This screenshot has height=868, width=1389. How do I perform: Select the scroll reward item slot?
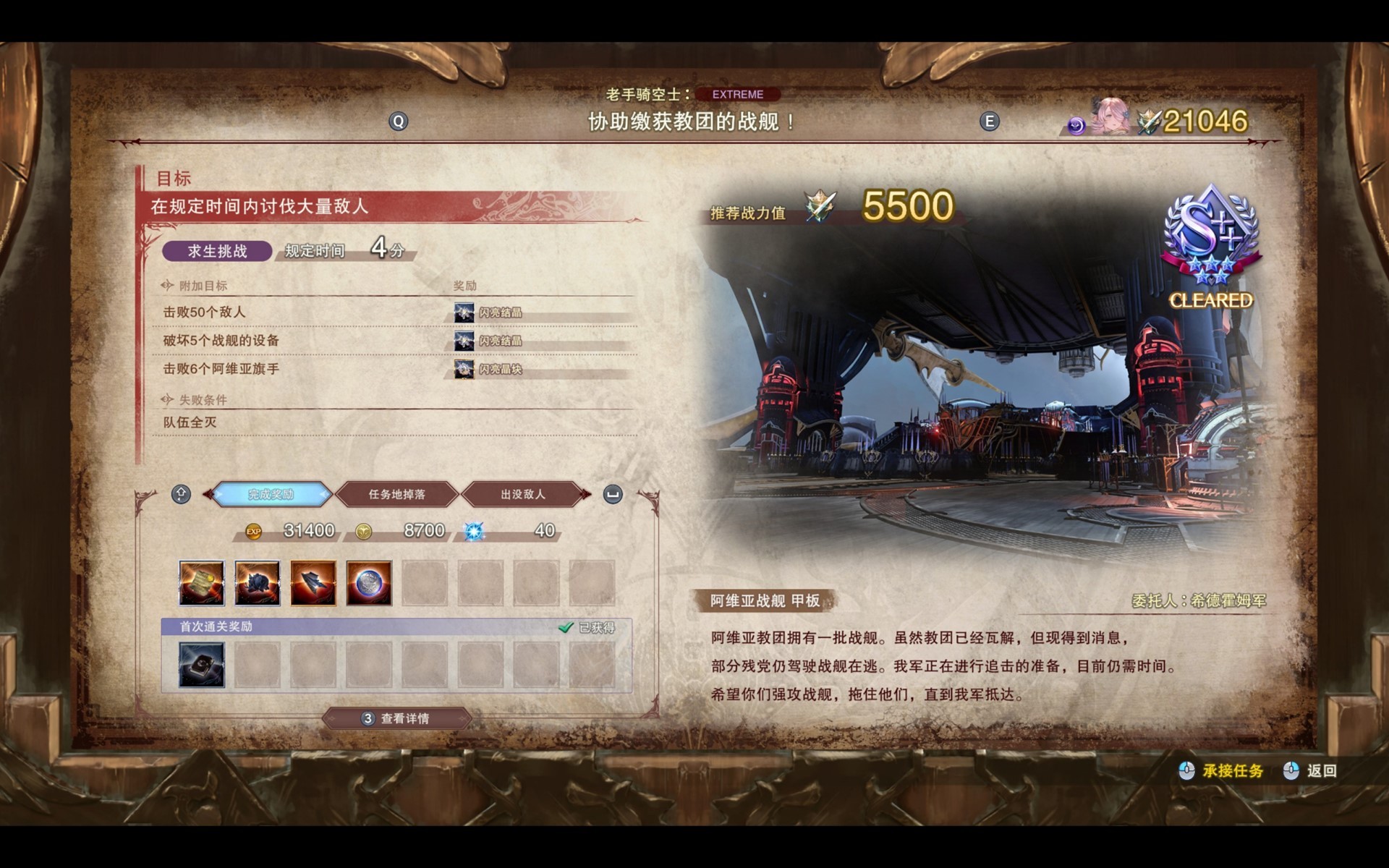tap(202, 583)
